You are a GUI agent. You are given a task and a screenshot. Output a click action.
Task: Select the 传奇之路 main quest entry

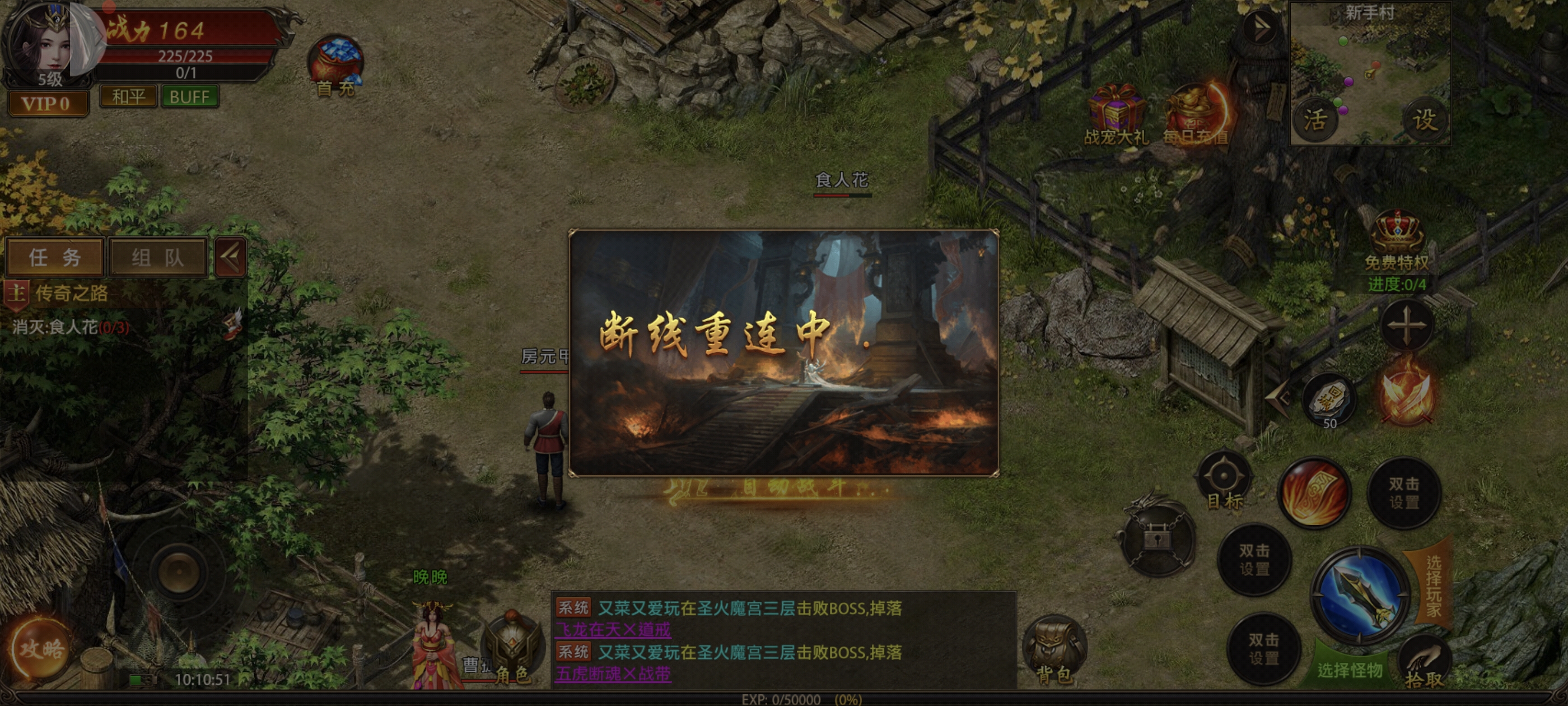click(72, 293)
